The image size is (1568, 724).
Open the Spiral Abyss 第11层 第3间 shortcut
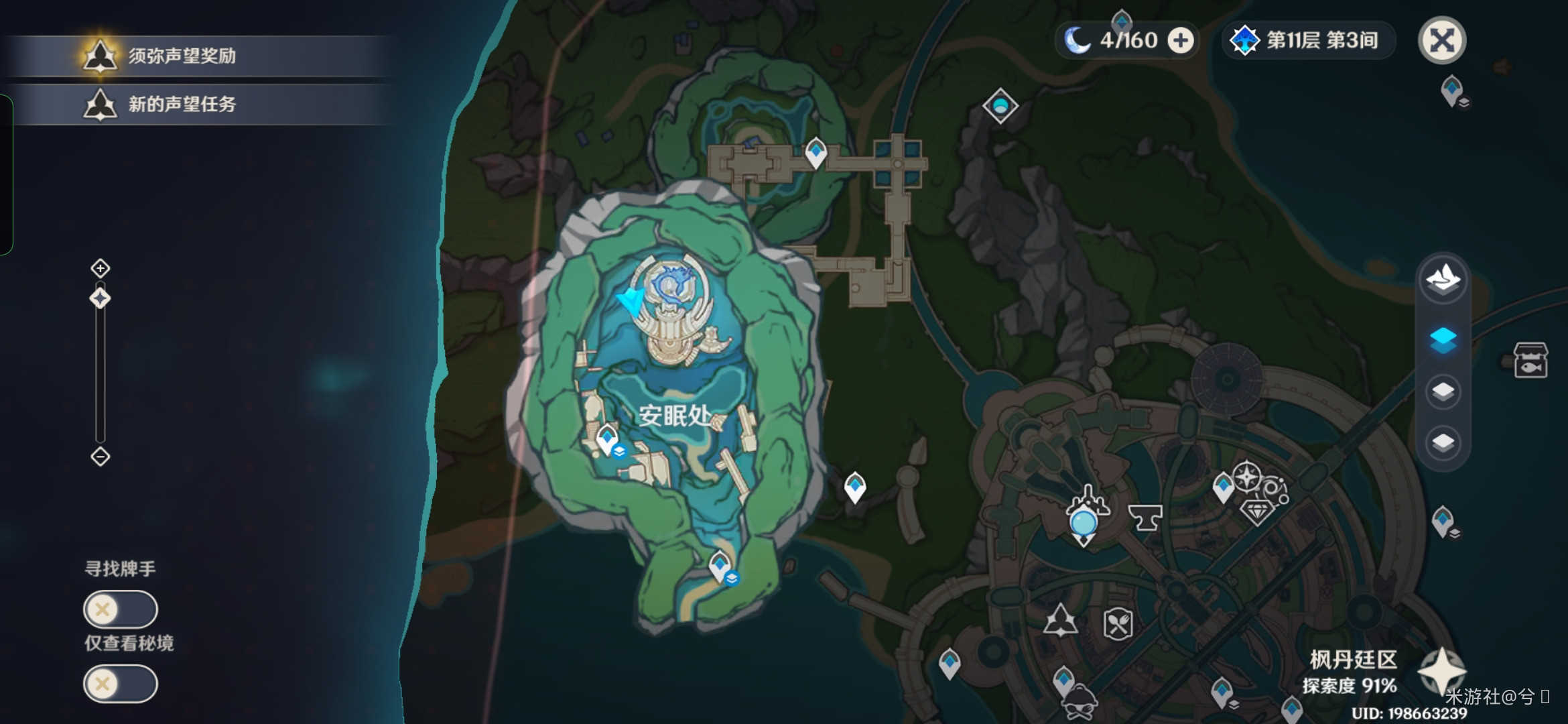[1308, 40]
